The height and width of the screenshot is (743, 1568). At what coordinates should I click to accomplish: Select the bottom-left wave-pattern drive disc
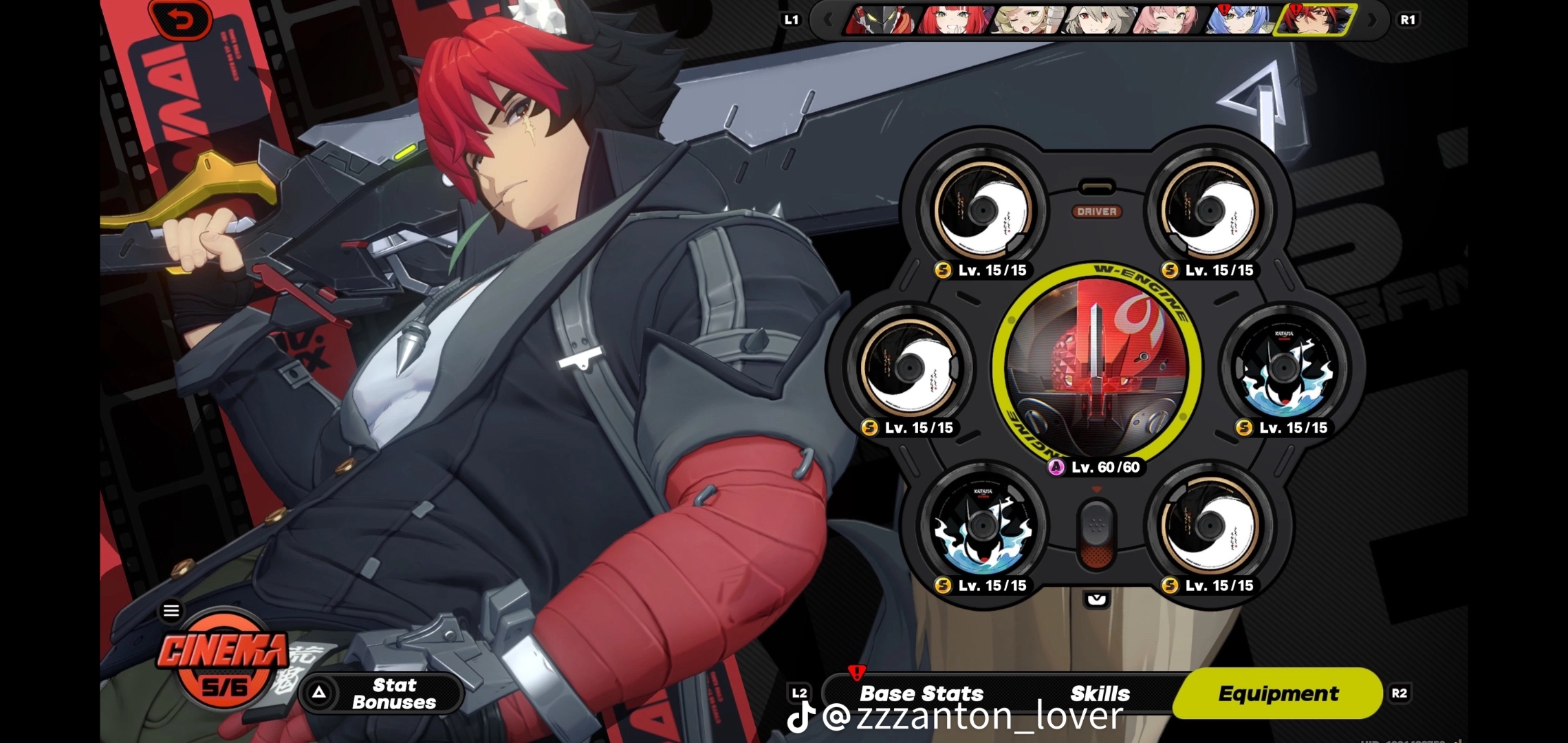[x=983, y=526]
